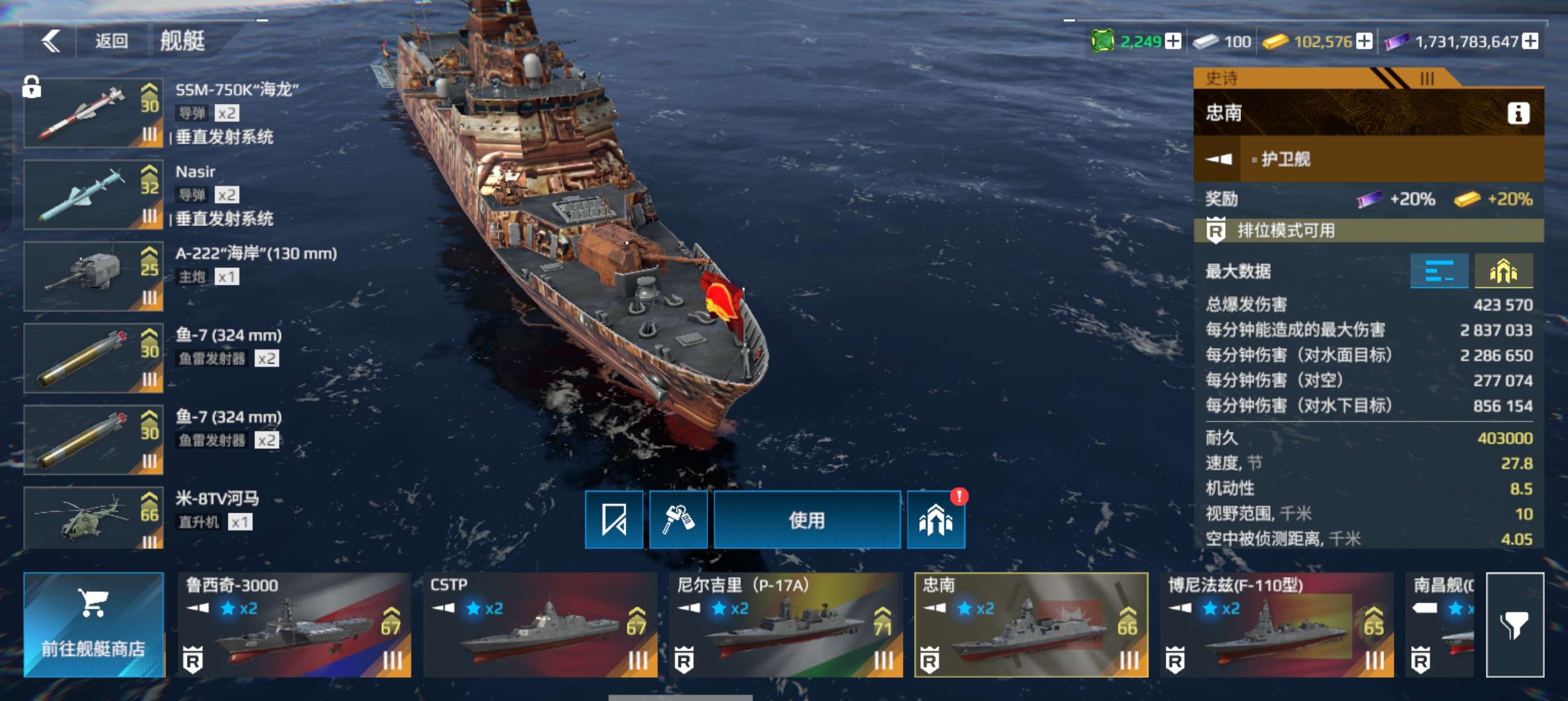Open the ship filter funnel button
This screenshot has width=1568, height=701.
(x=1514, y=624)
